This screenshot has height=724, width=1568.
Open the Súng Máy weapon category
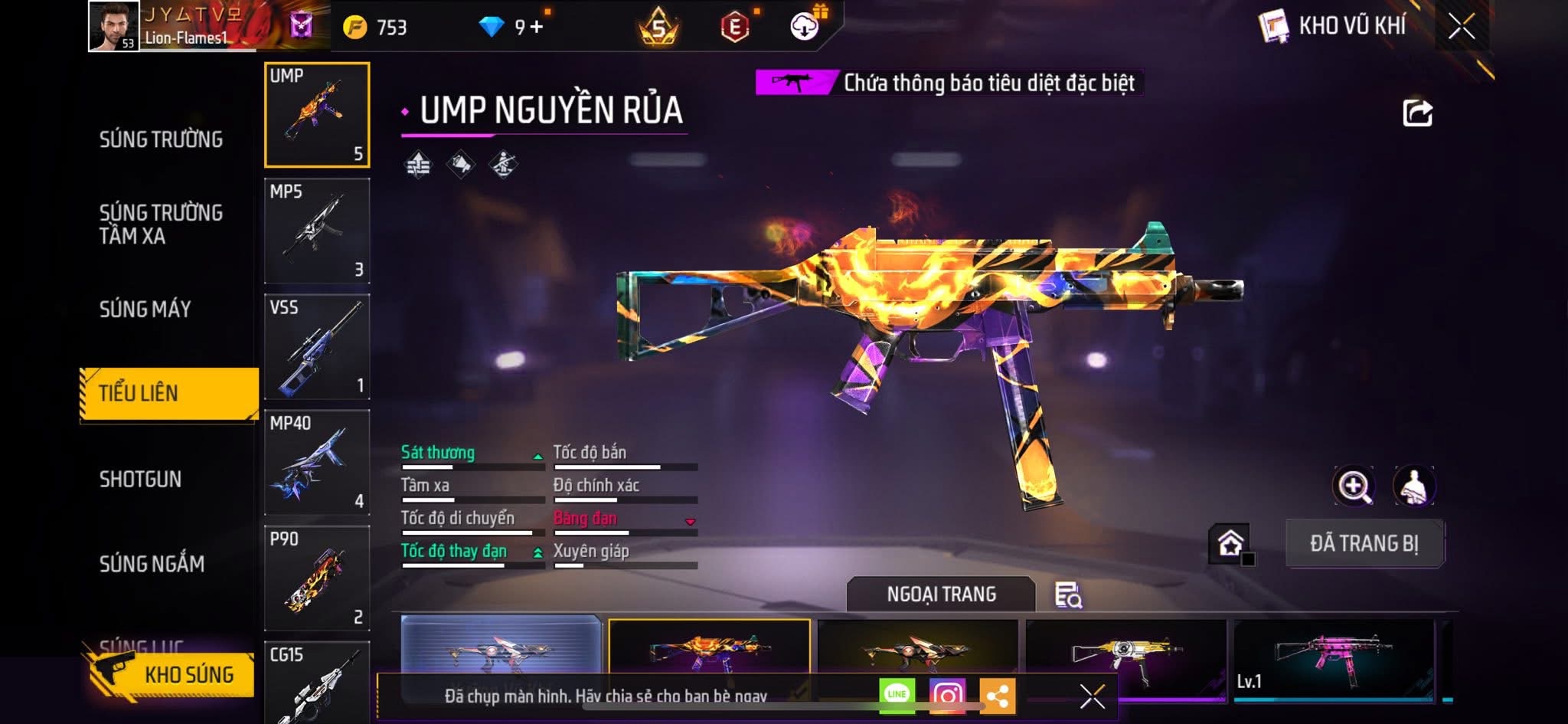[145, 310]
